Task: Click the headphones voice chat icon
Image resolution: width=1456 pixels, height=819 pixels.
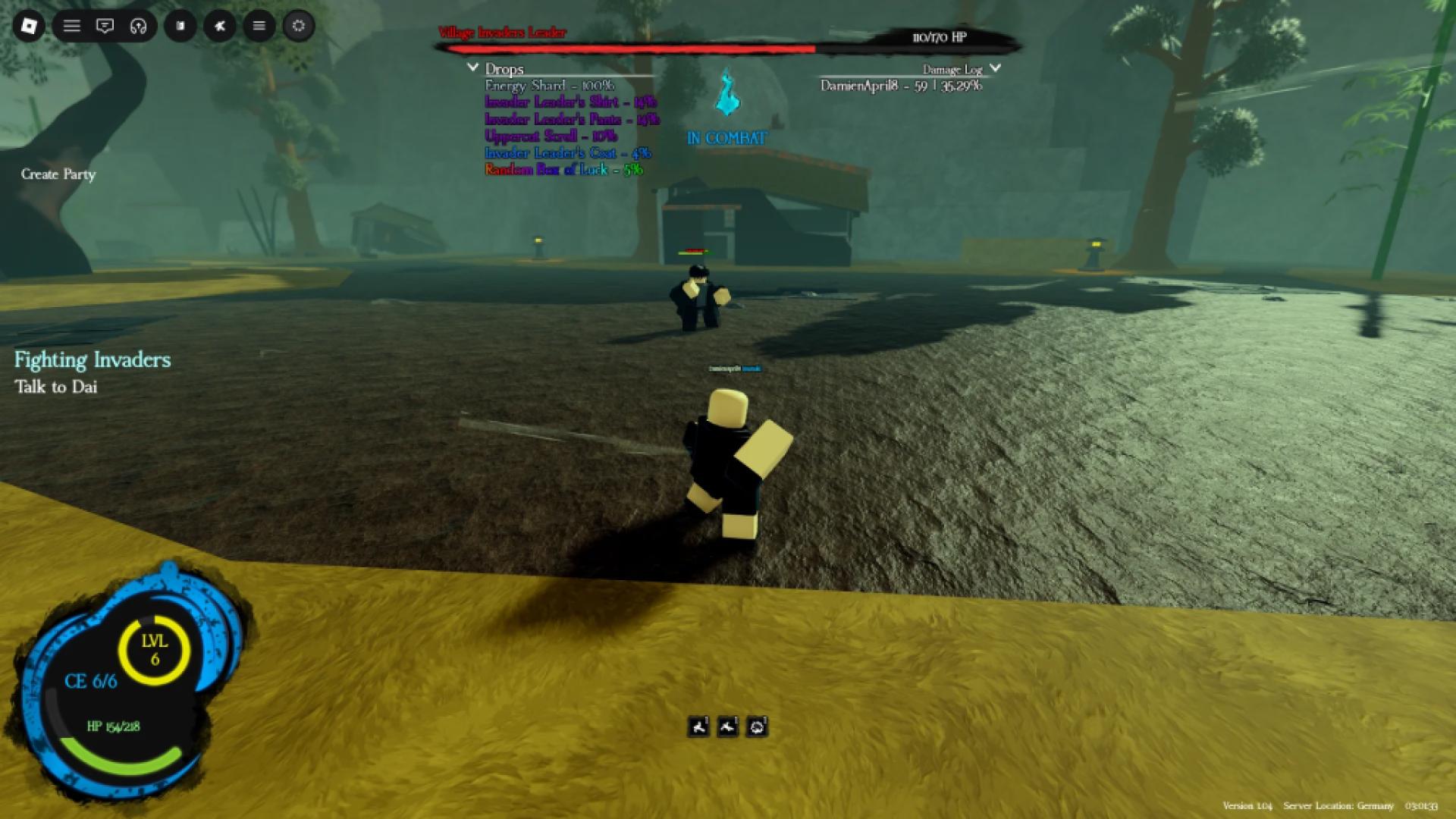Action: click(x=140, y=26)
